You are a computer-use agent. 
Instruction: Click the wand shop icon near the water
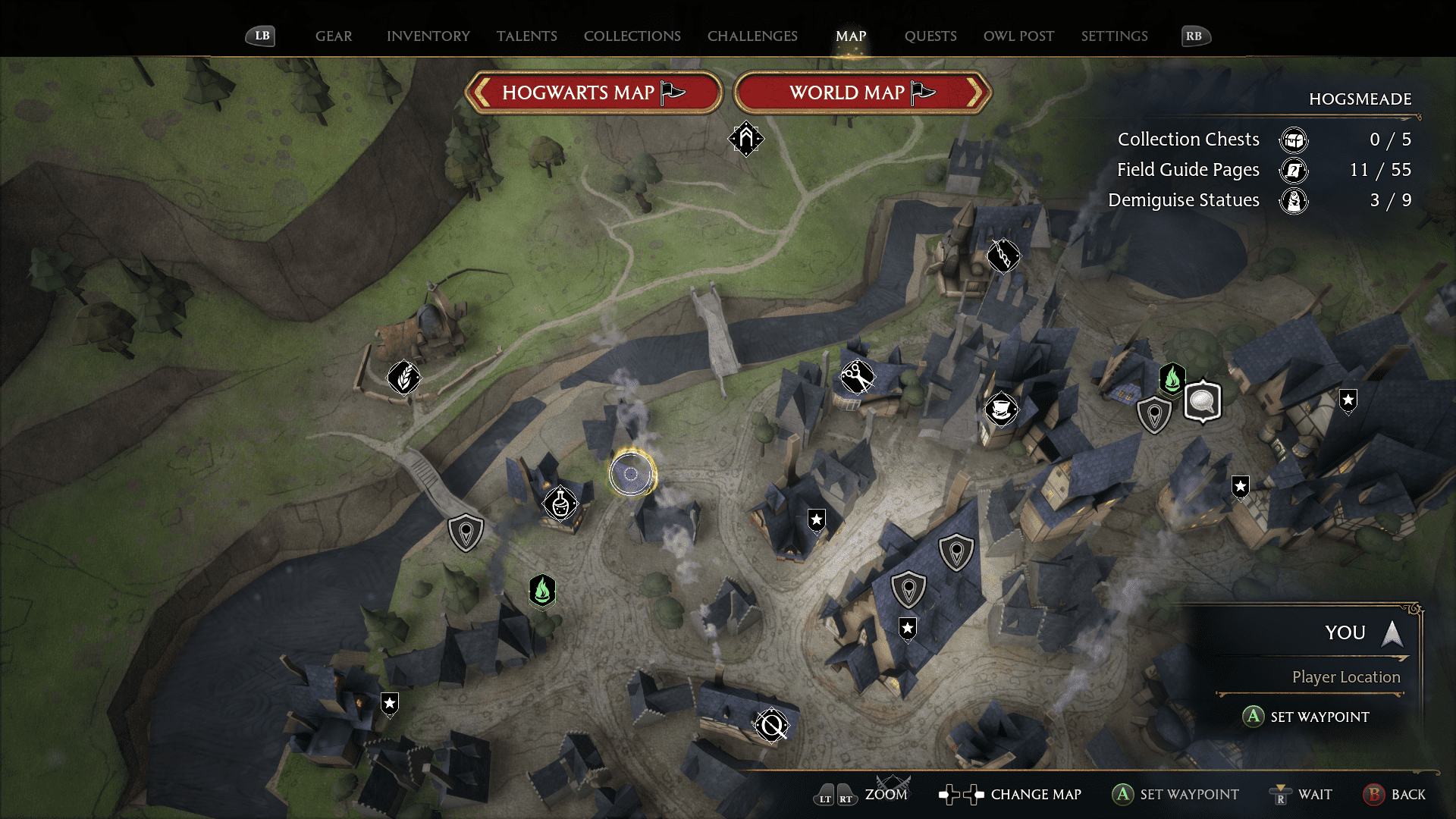coord(1002,257)
